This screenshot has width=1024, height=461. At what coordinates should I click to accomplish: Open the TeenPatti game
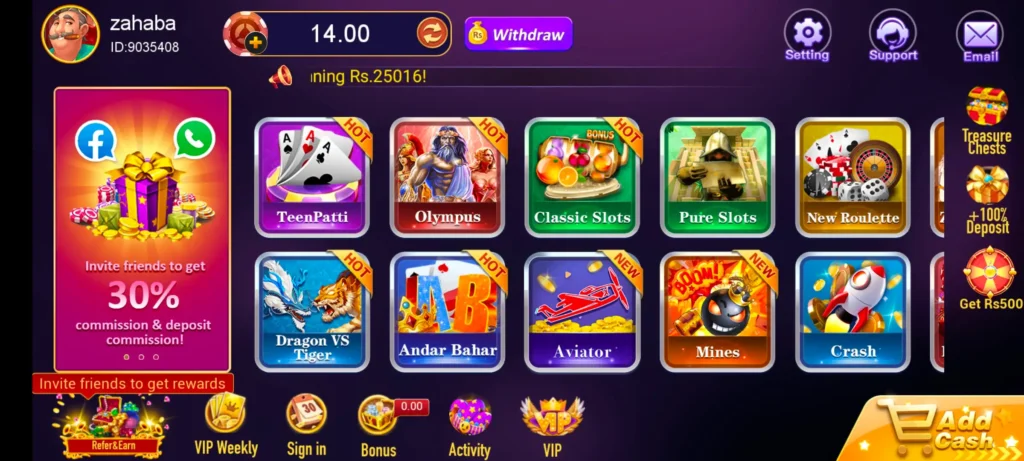[x=312, y=175]
